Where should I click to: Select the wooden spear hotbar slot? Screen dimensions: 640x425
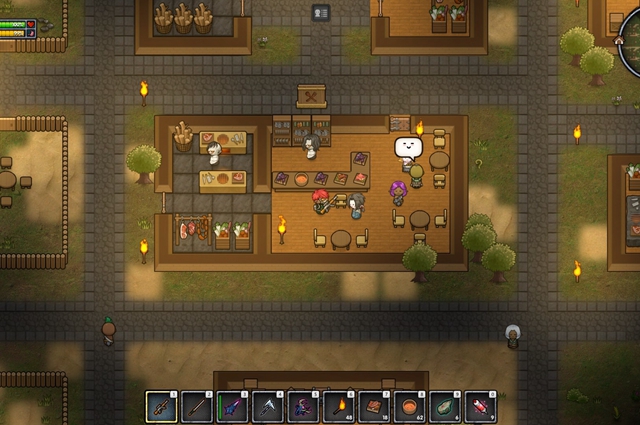coord(197,406)
